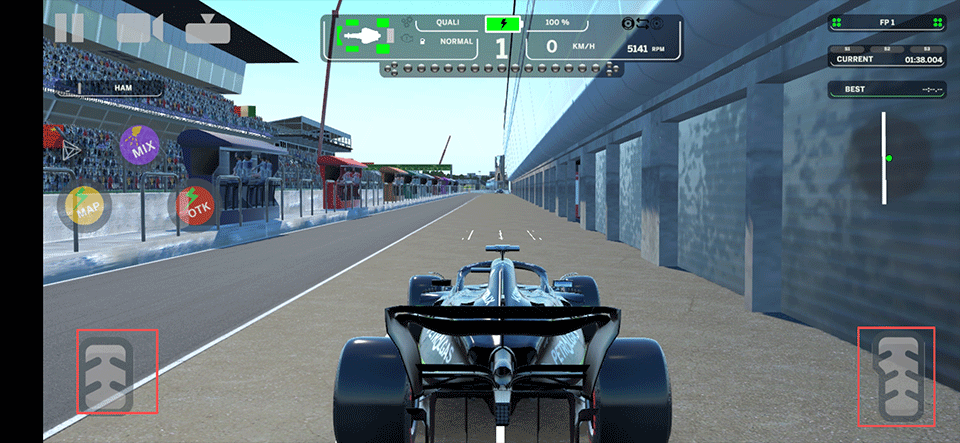Switch the camera view with the video camera icon

(139, 27)
